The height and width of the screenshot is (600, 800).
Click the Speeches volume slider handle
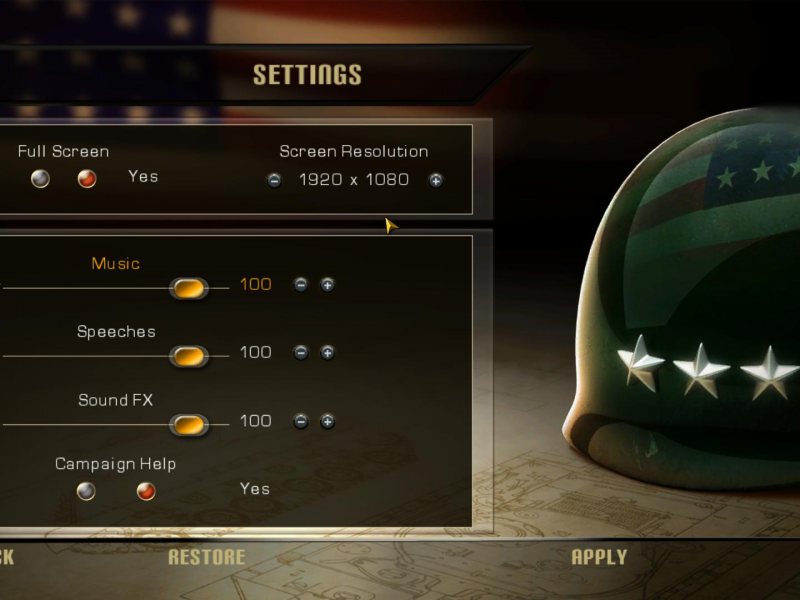188,356
